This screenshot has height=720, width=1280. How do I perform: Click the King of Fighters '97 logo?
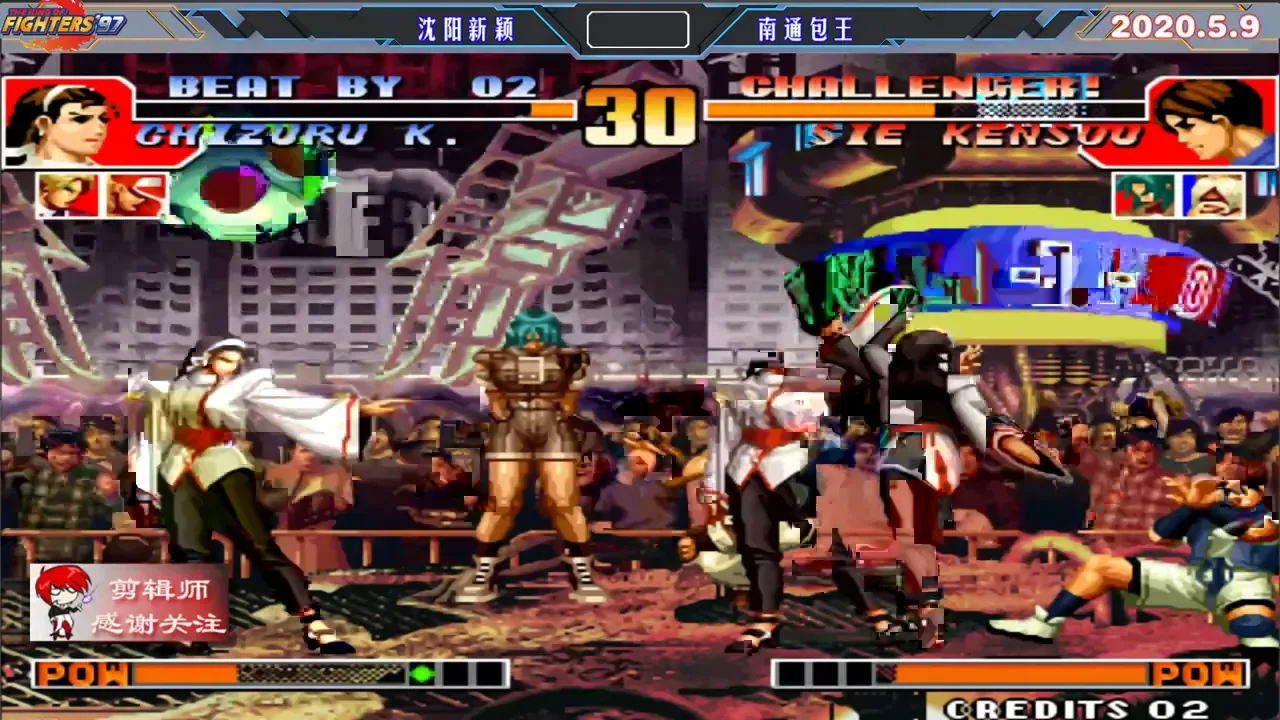[62, 24]
